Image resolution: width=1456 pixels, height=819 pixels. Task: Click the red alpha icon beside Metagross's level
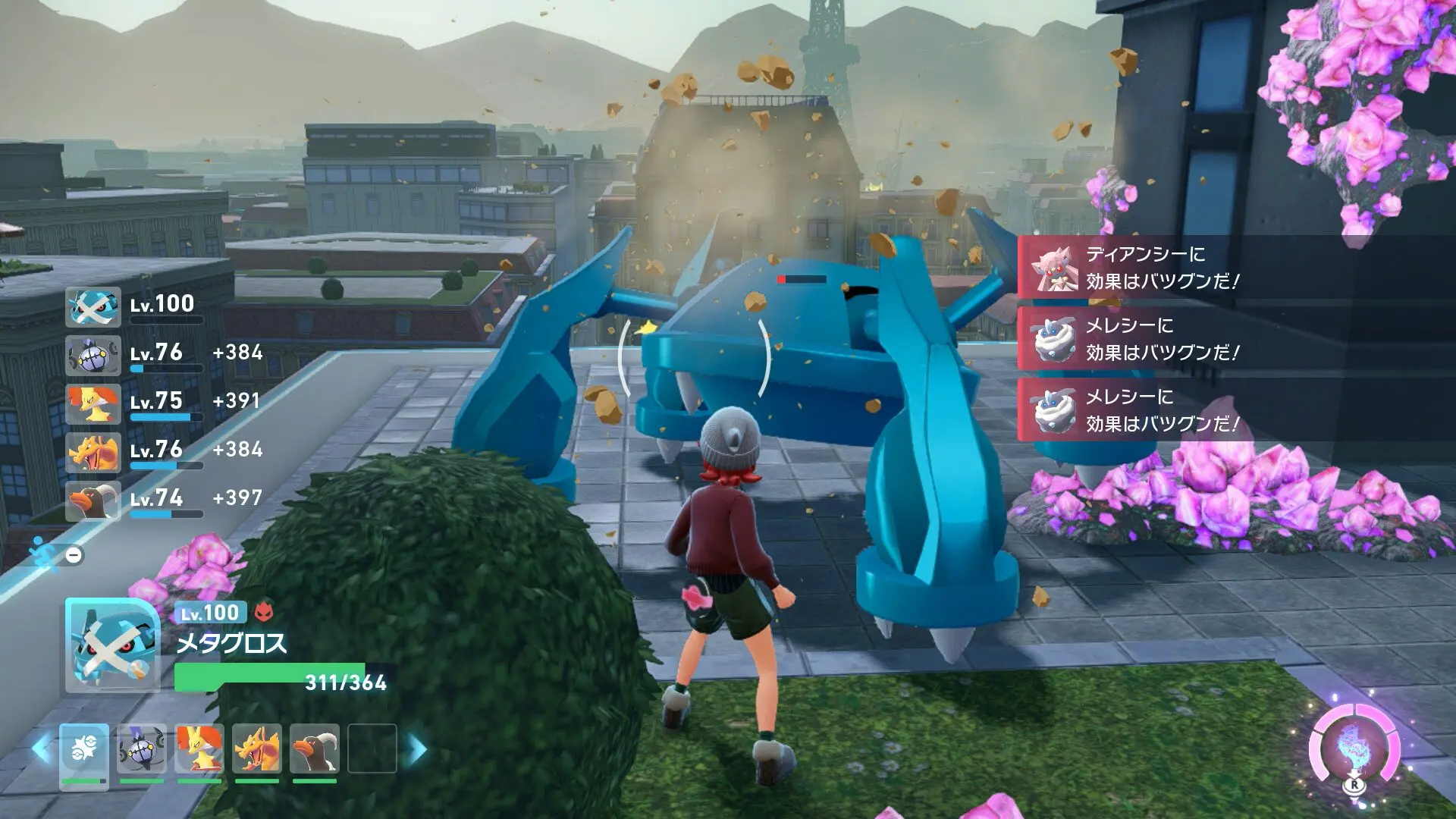pos(264,611)
